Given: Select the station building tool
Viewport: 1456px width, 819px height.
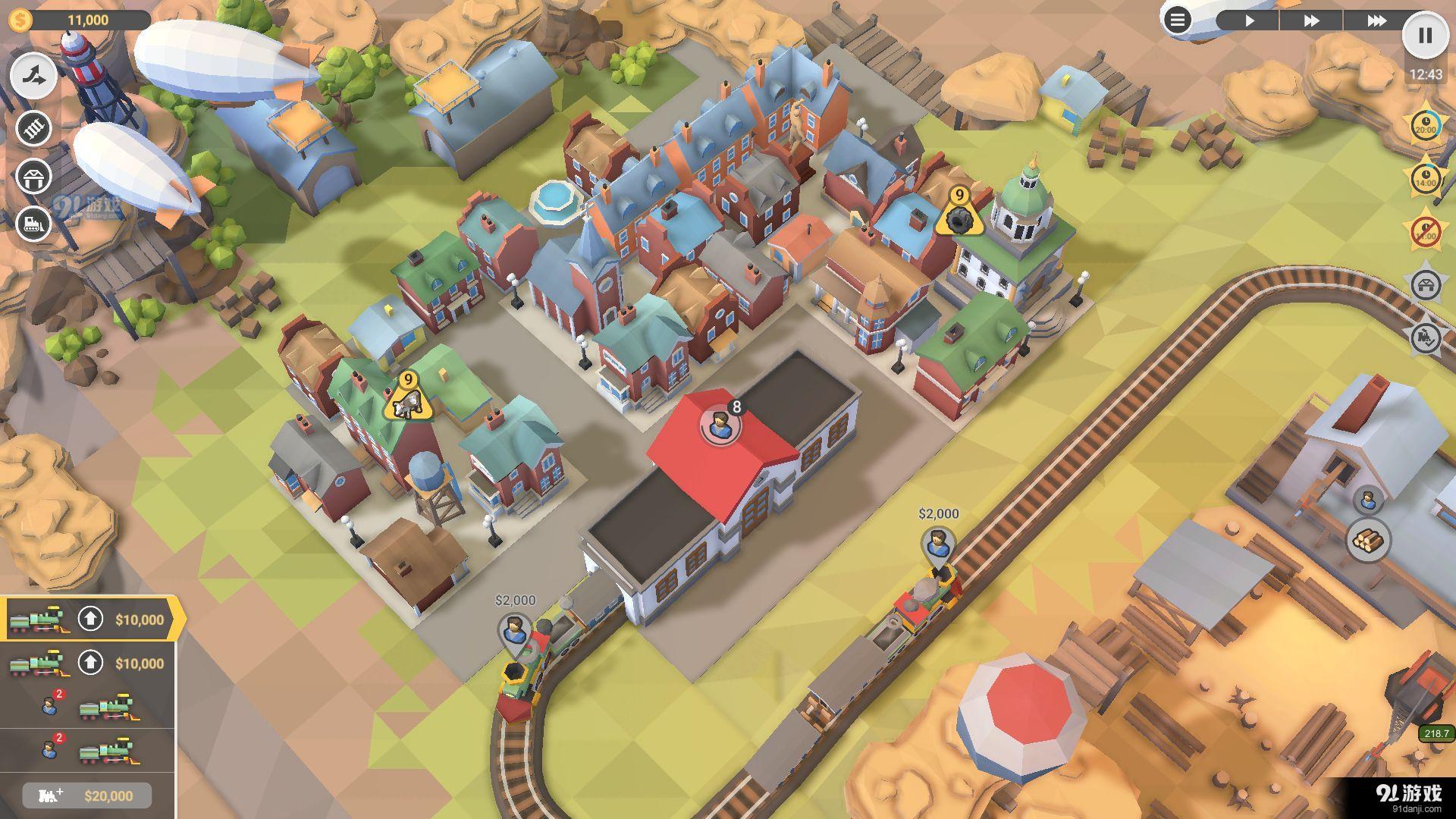Looking at the screenshot, I should 34,177.
